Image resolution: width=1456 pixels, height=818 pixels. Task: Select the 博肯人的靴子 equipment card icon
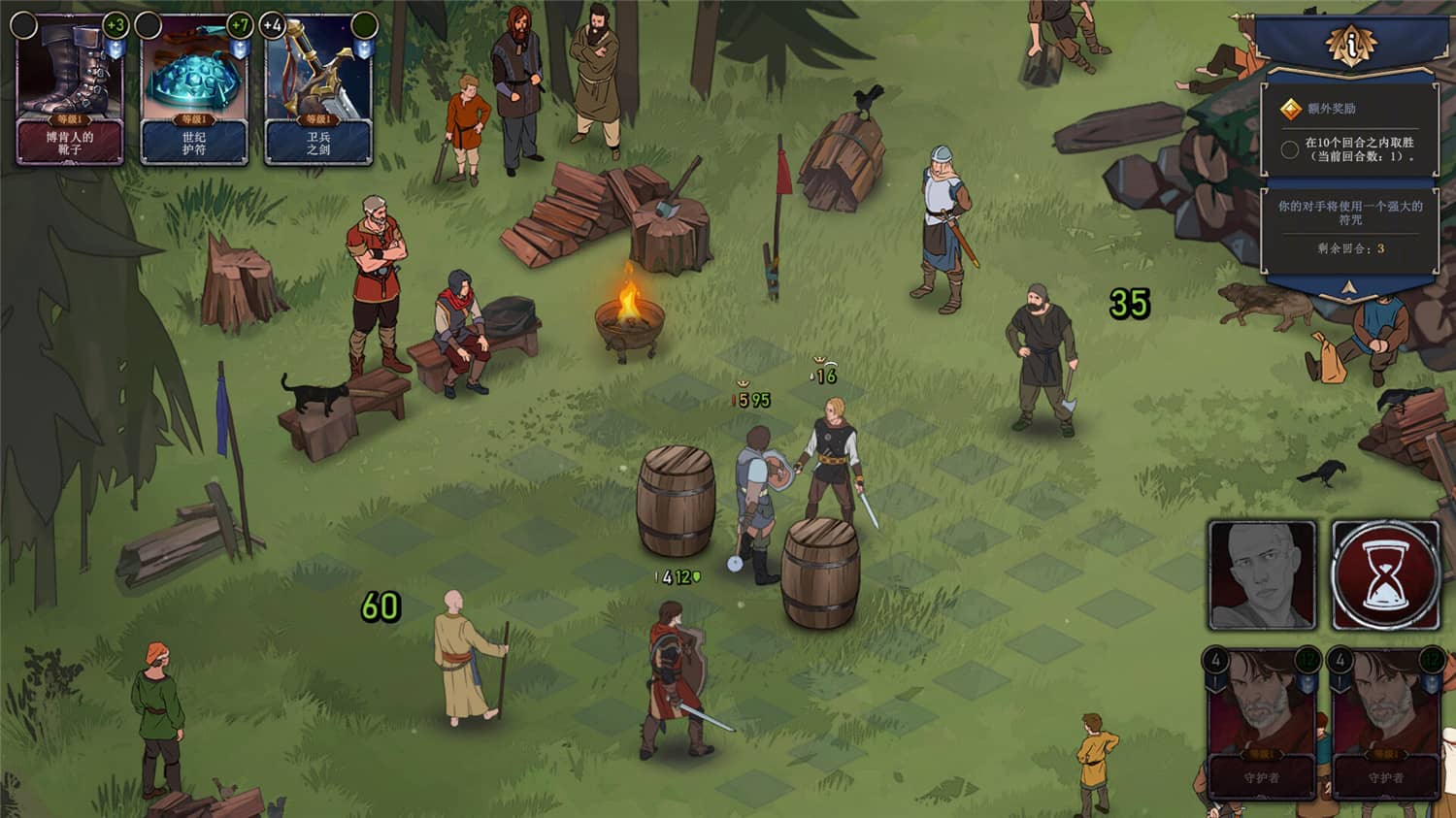point(68,78)
